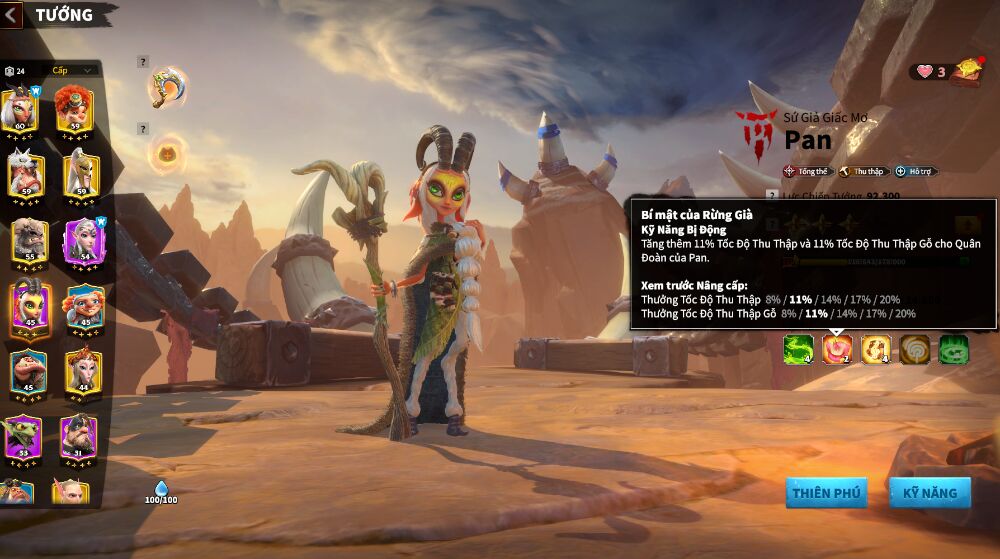The width and height of the screenshot is (1000, 559).
Task: Select the golden orb skill icon
Action: click(876, 349)
